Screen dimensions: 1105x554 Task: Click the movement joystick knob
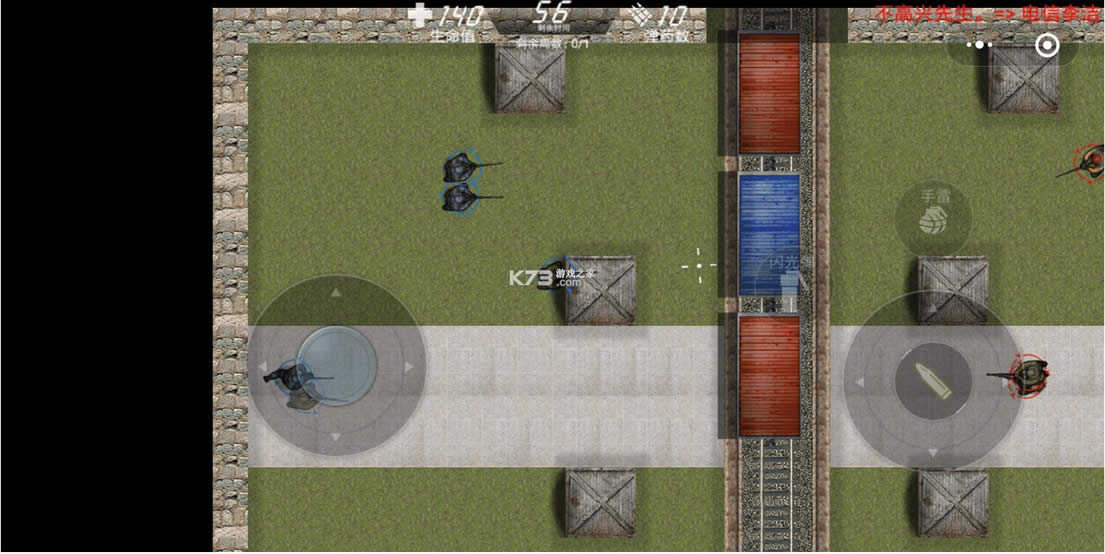(336, 365)
